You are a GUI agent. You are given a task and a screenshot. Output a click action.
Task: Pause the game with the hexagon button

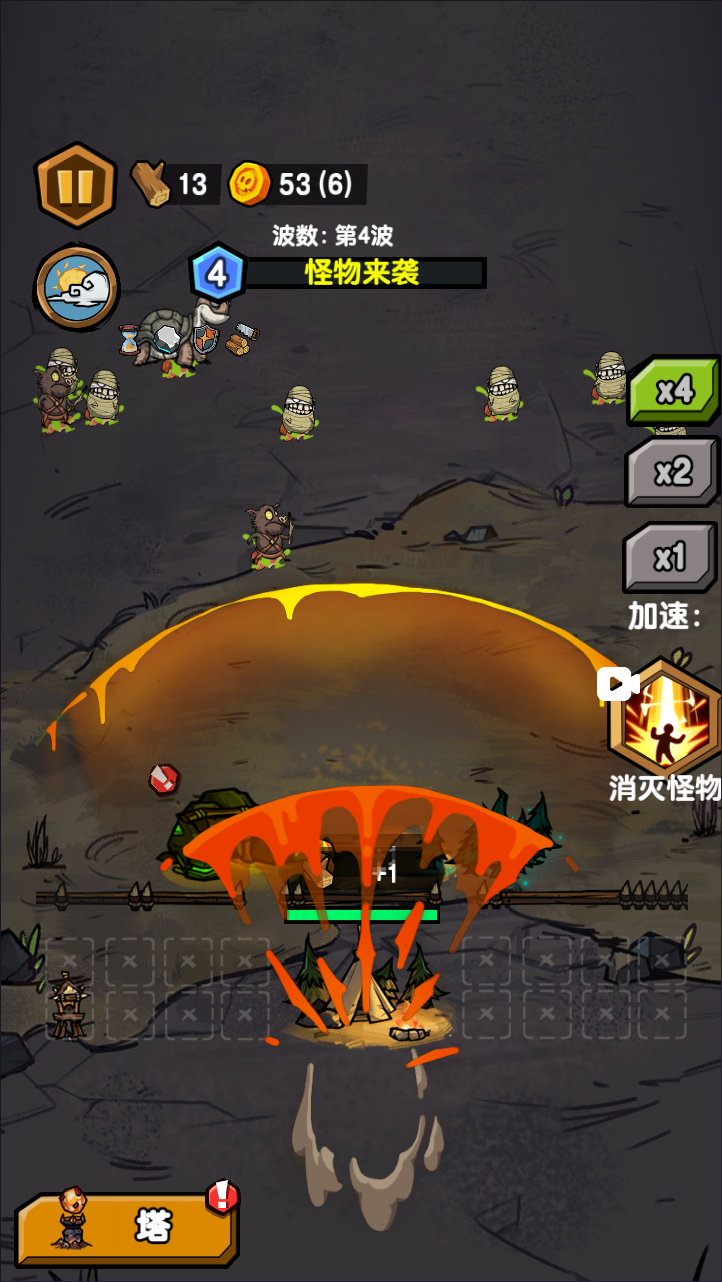coord(76,185)
